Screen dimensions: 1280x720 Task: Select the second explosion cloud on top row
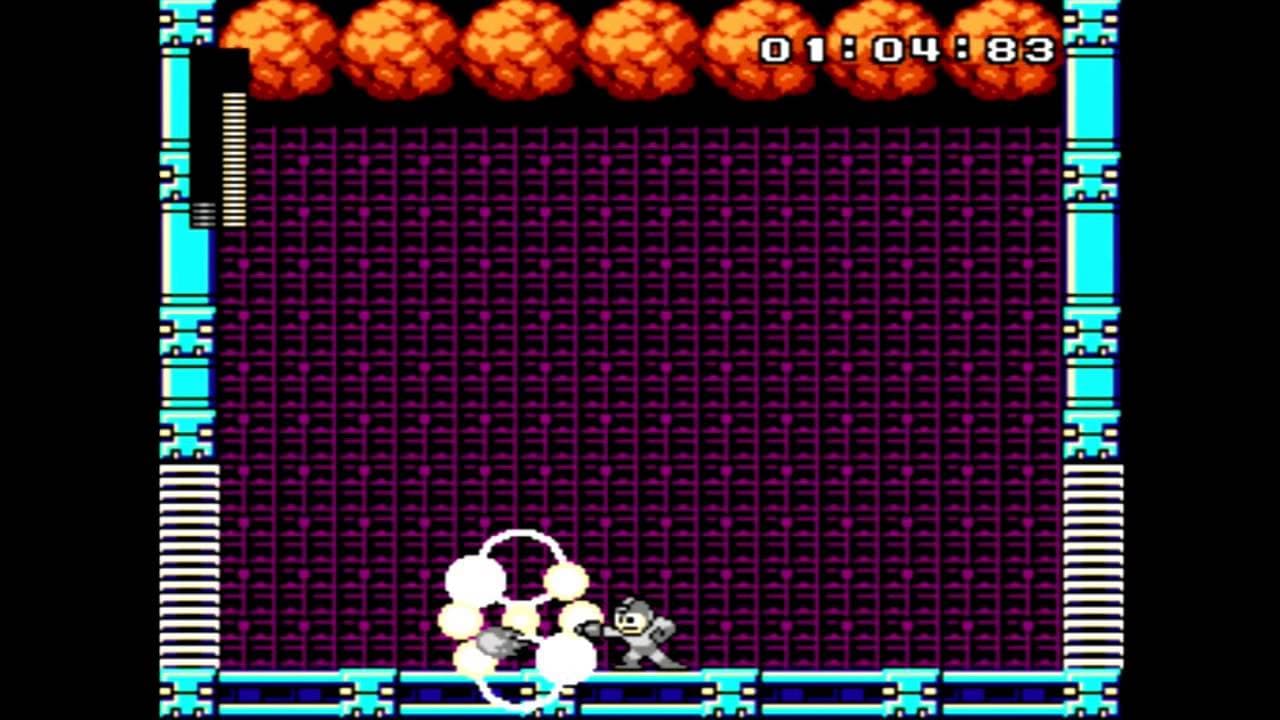click(x=395, y=45)
